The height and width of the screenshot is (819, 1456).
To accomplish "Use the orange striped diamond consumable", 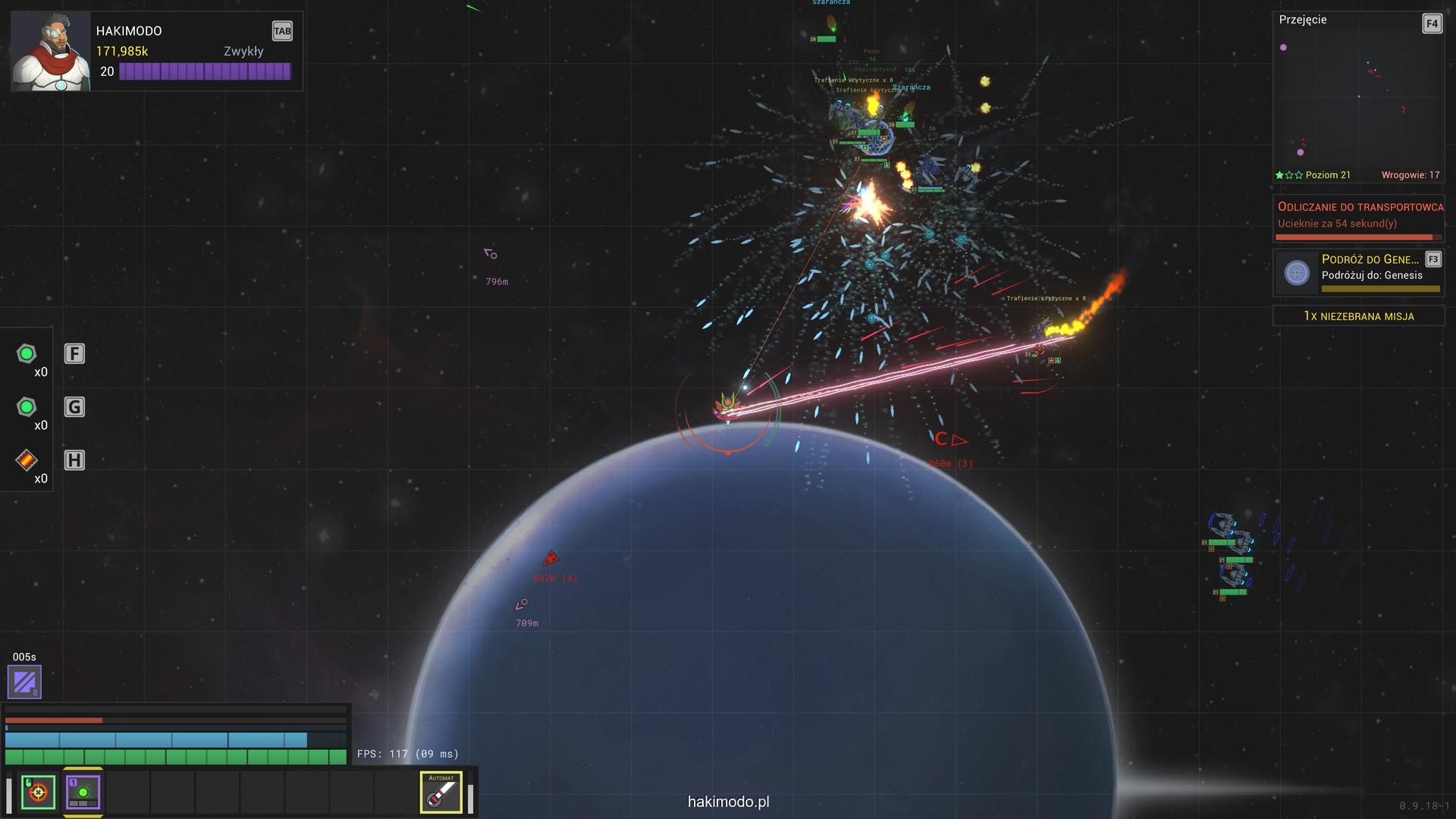I will pos(27,460).
